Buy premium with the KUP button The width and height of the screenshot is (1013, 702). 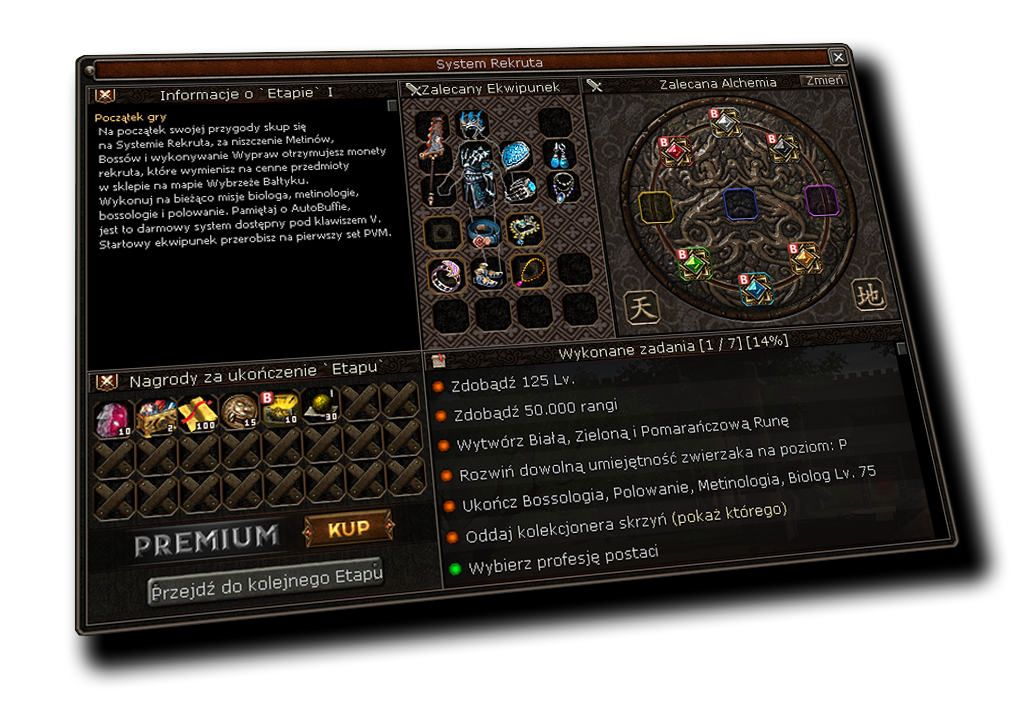pos(348,528)
